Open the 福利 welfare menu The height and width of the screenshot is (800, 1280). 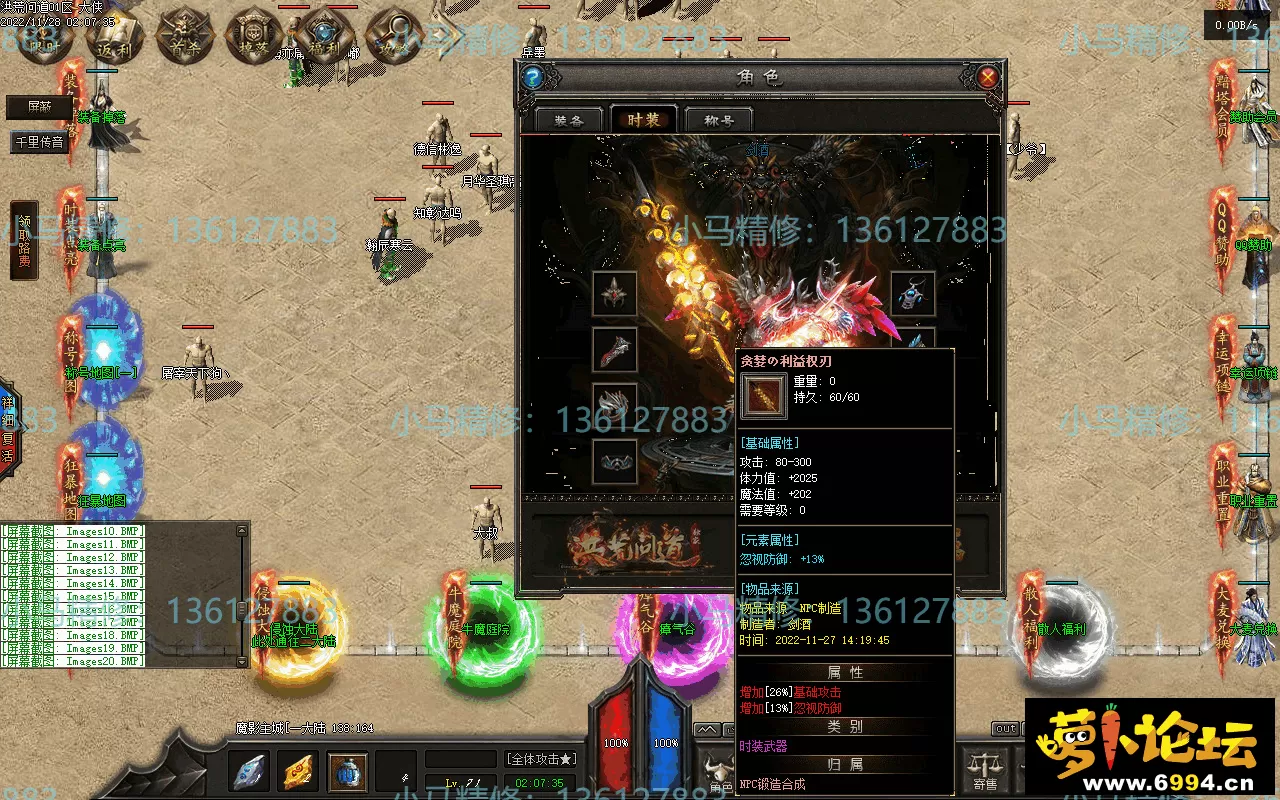tap(321, 37)
